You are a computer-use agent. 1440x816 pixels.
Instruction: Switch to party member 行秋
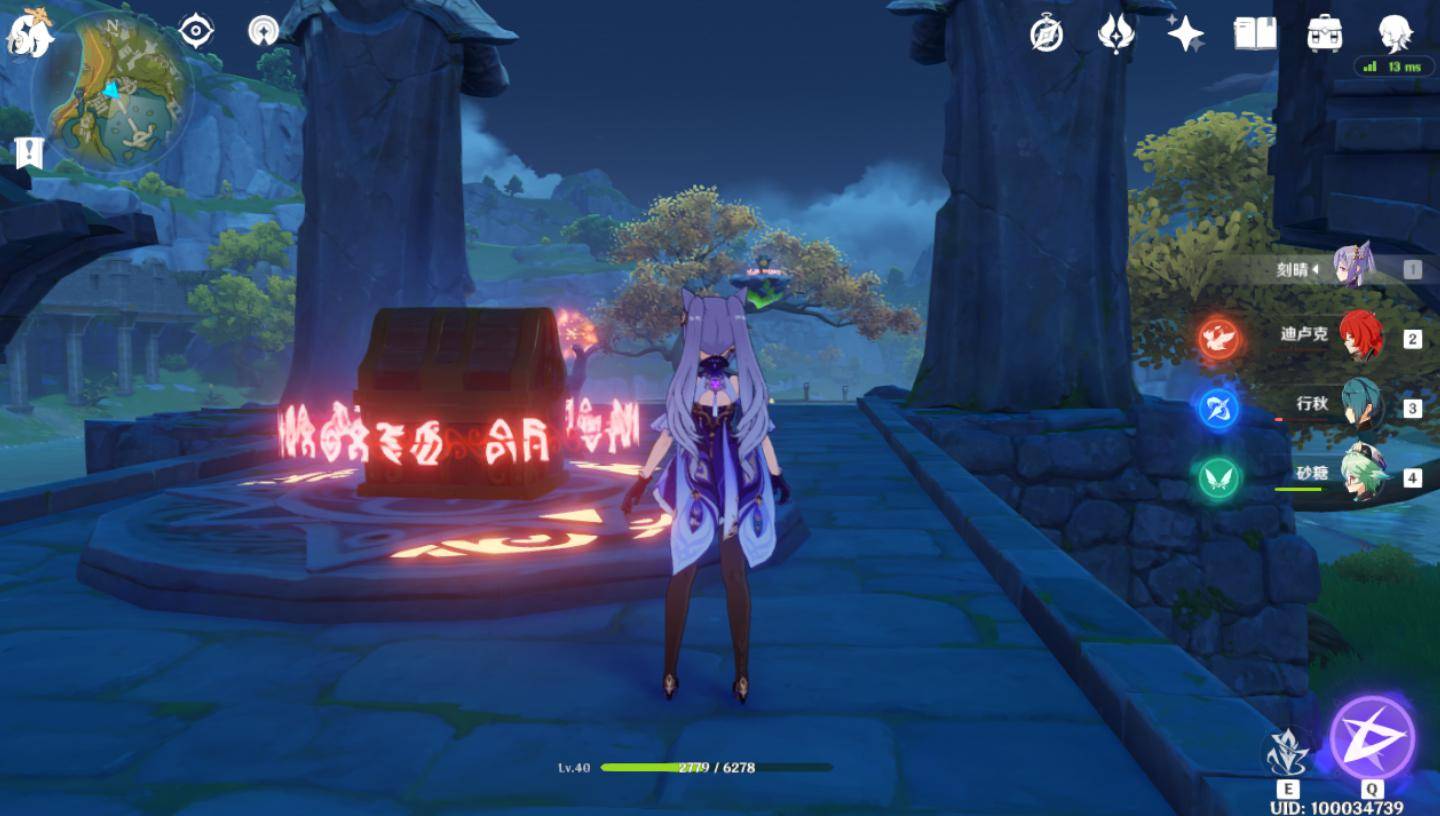coord(1359,405)
